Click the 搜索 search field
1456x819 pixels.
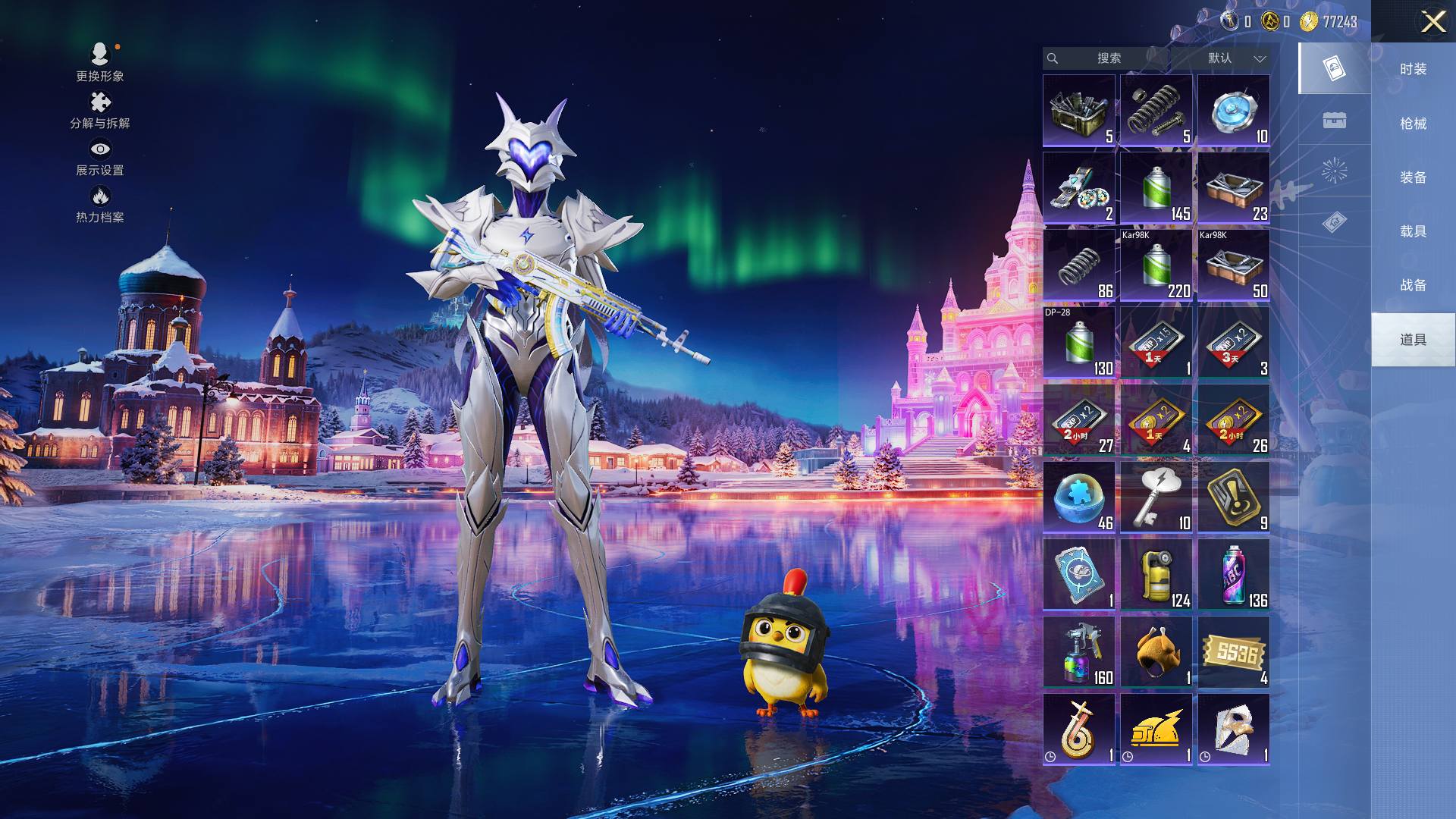coord(1108,58)
